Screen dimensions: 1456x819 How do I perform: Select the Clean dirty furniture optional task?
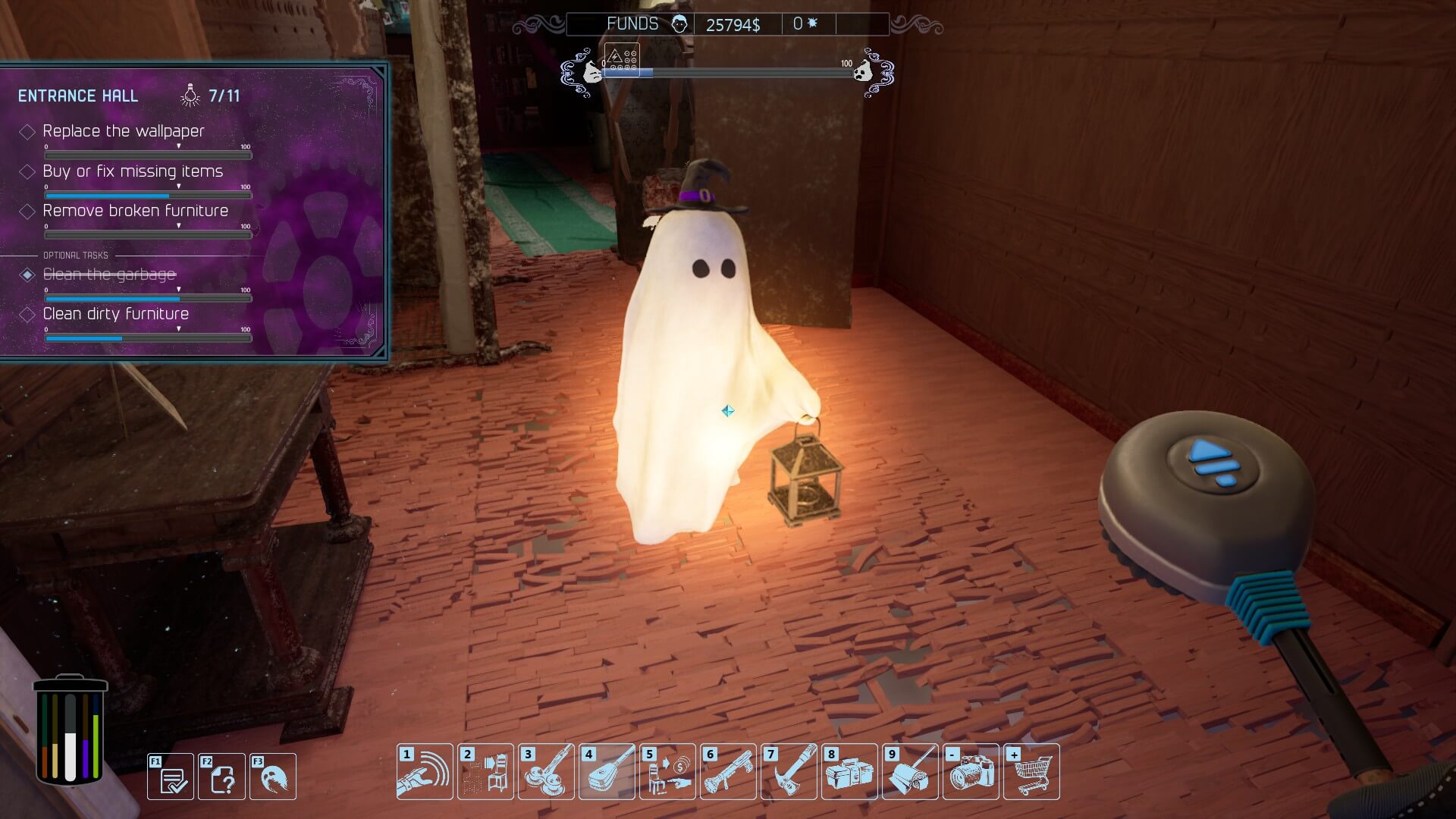click(x=115, y=314)
